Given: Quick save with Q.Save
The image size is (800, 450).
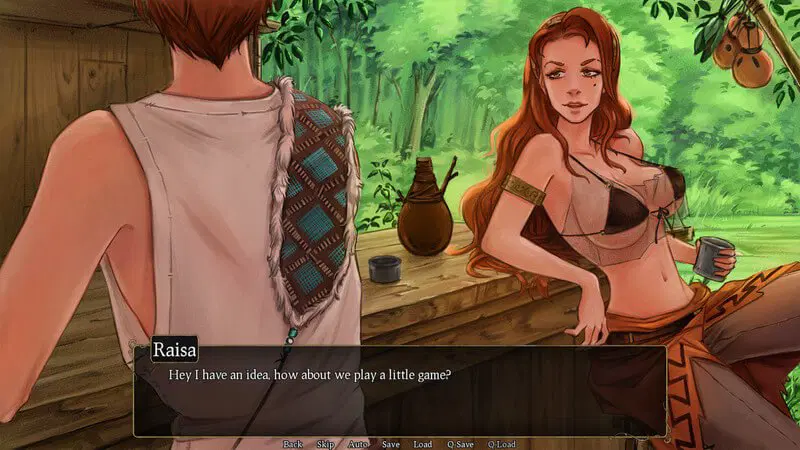Looking at the screenshot, I should click(460, 443).
